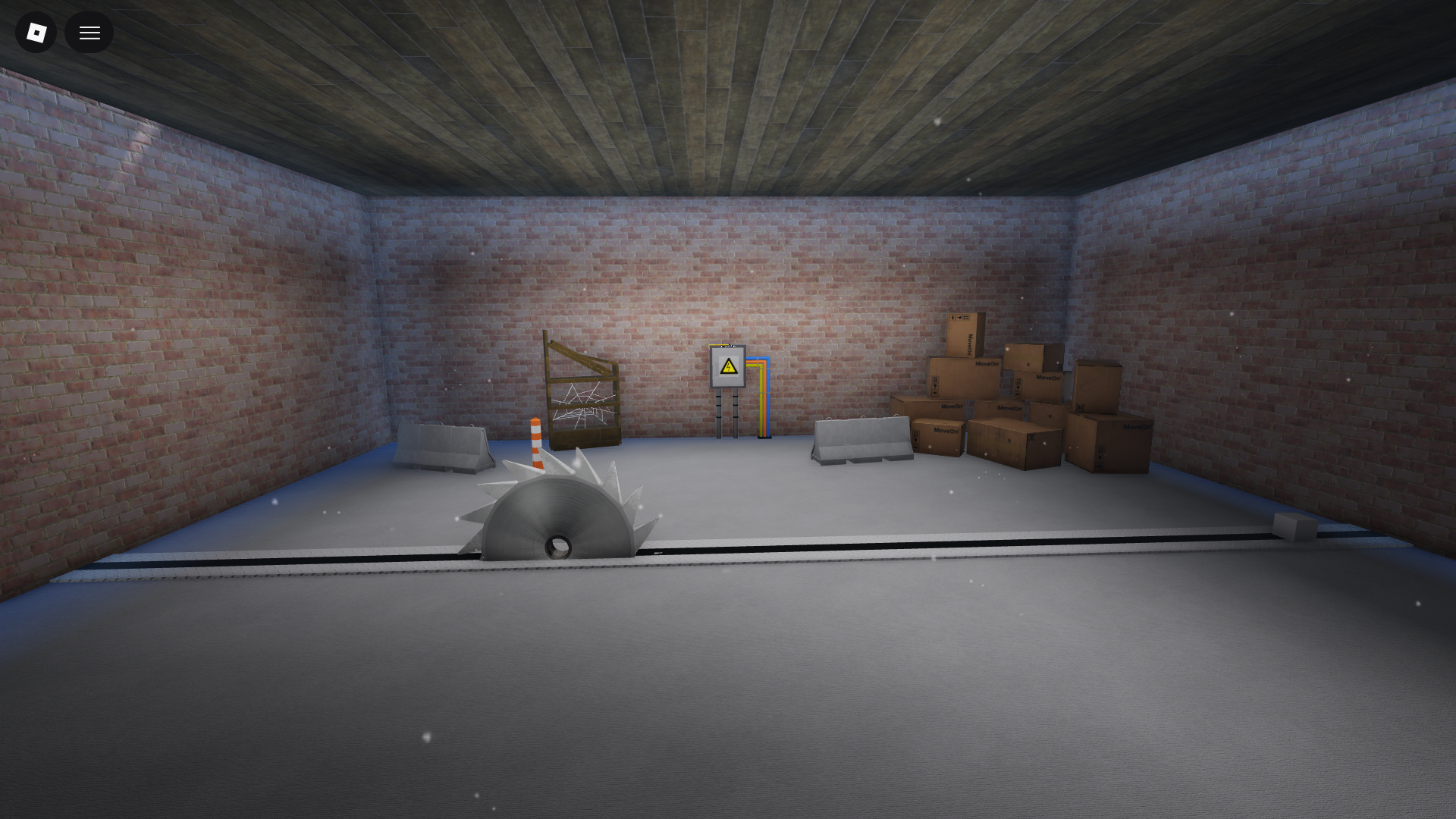This screenshot has width=1456, height=819.
Task: Click the this-side-up arrows icon on the top box
Action: pos(965,318)
